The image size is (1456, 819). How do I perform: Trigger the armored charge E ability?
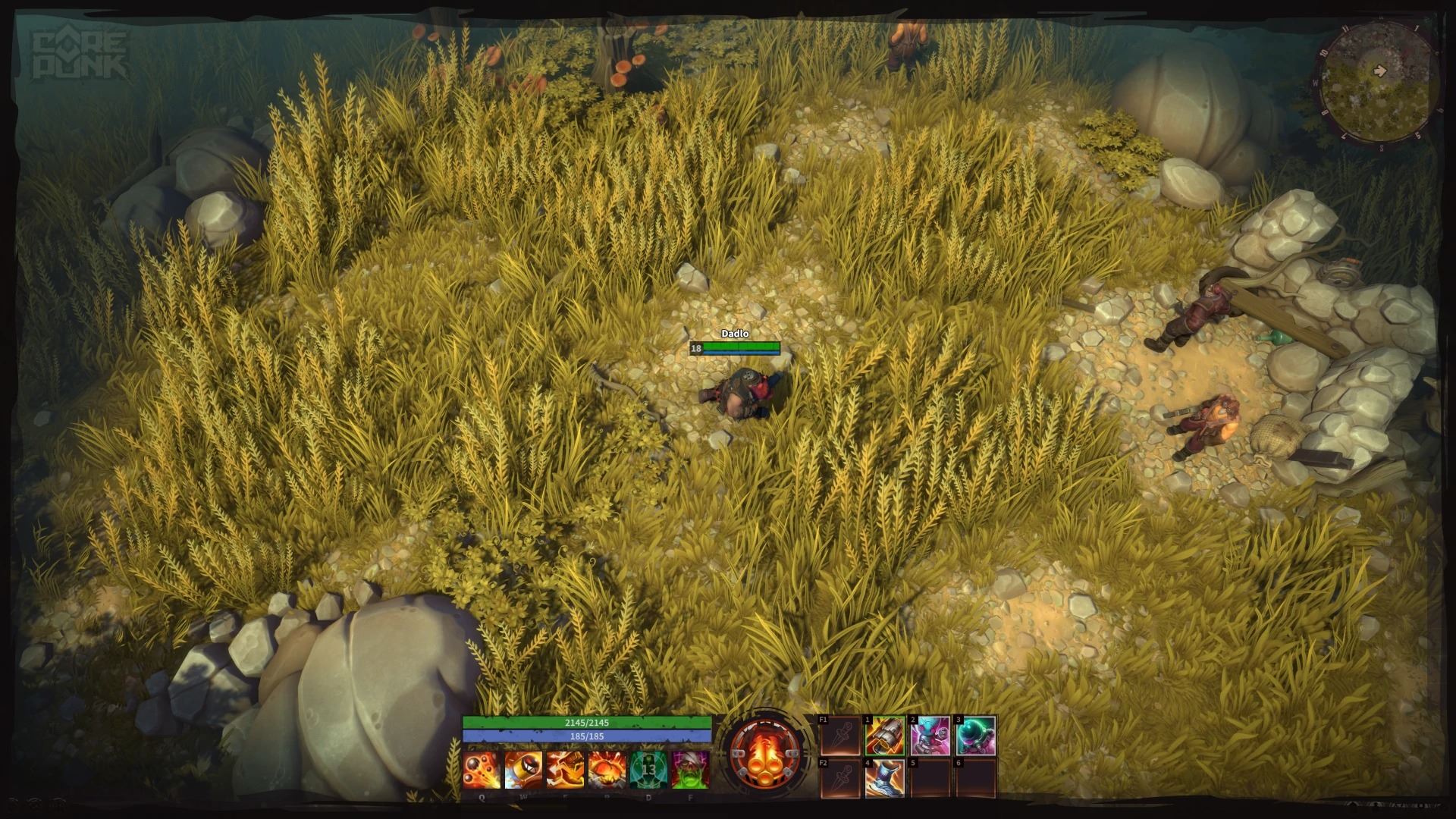click(565, 770)
